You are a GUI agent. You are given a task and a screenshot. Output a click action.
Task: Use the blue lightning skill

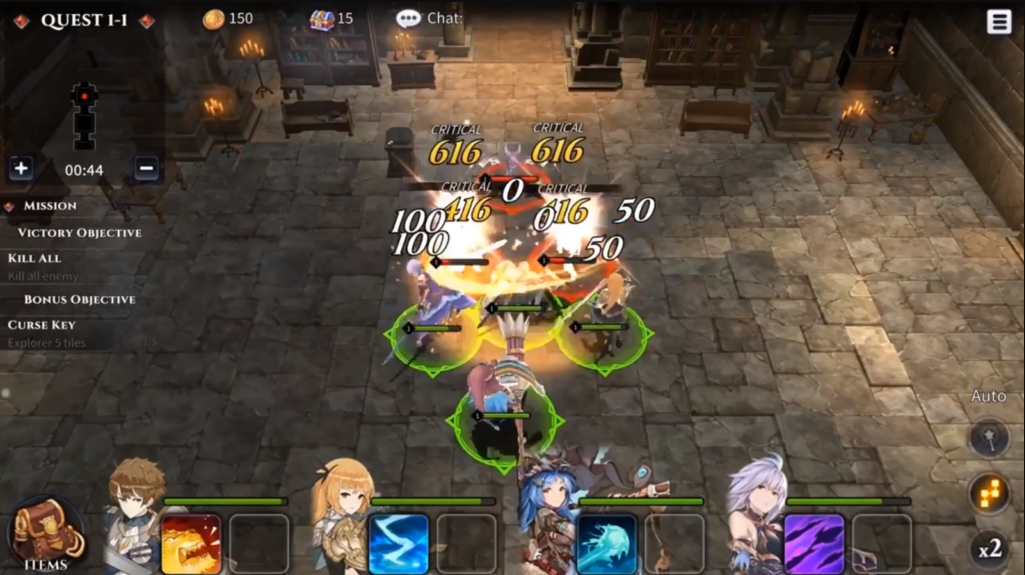[399, 543]
